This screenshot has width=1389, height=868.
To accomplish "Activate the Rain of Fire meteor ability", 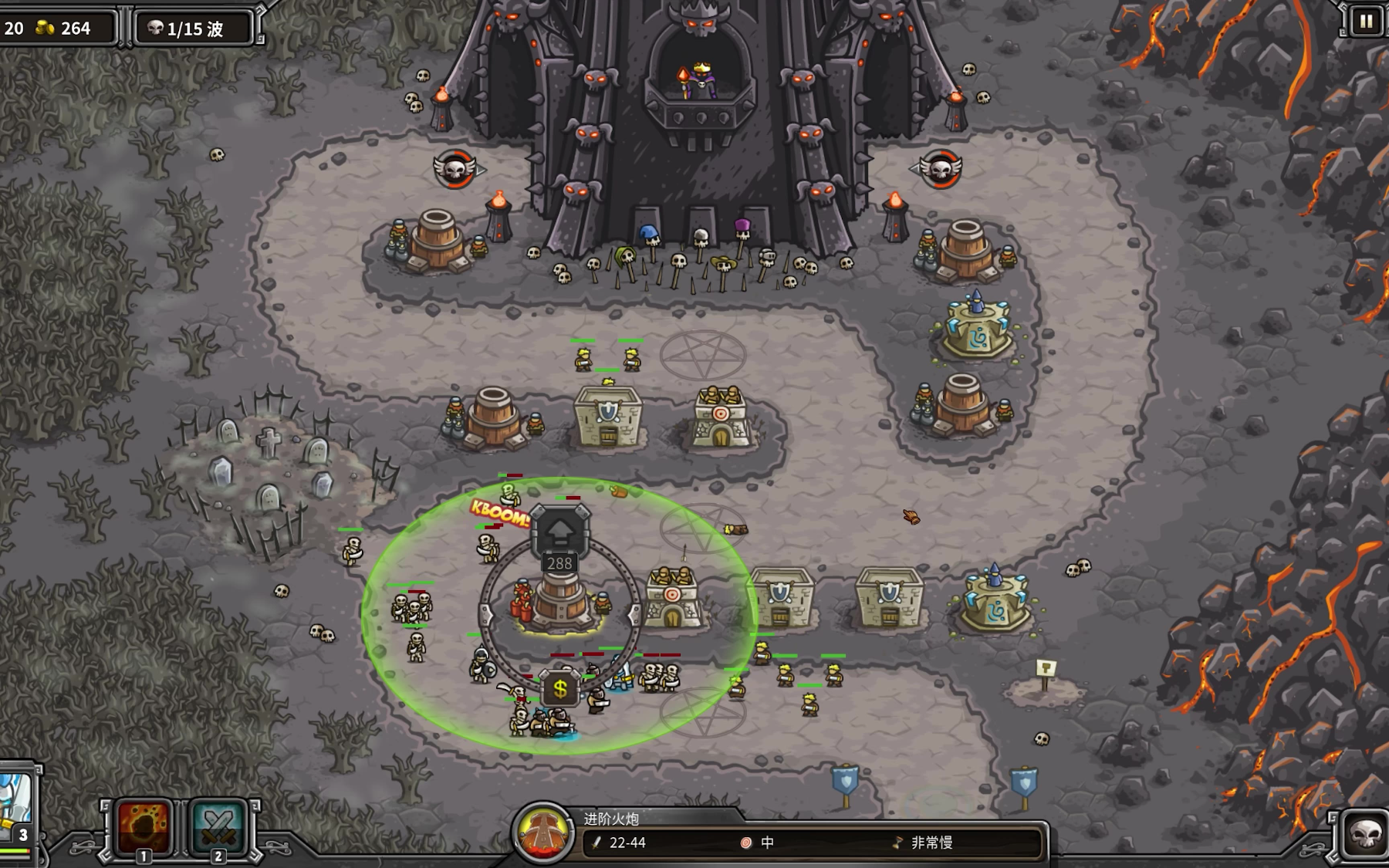I will pos(144,826).
